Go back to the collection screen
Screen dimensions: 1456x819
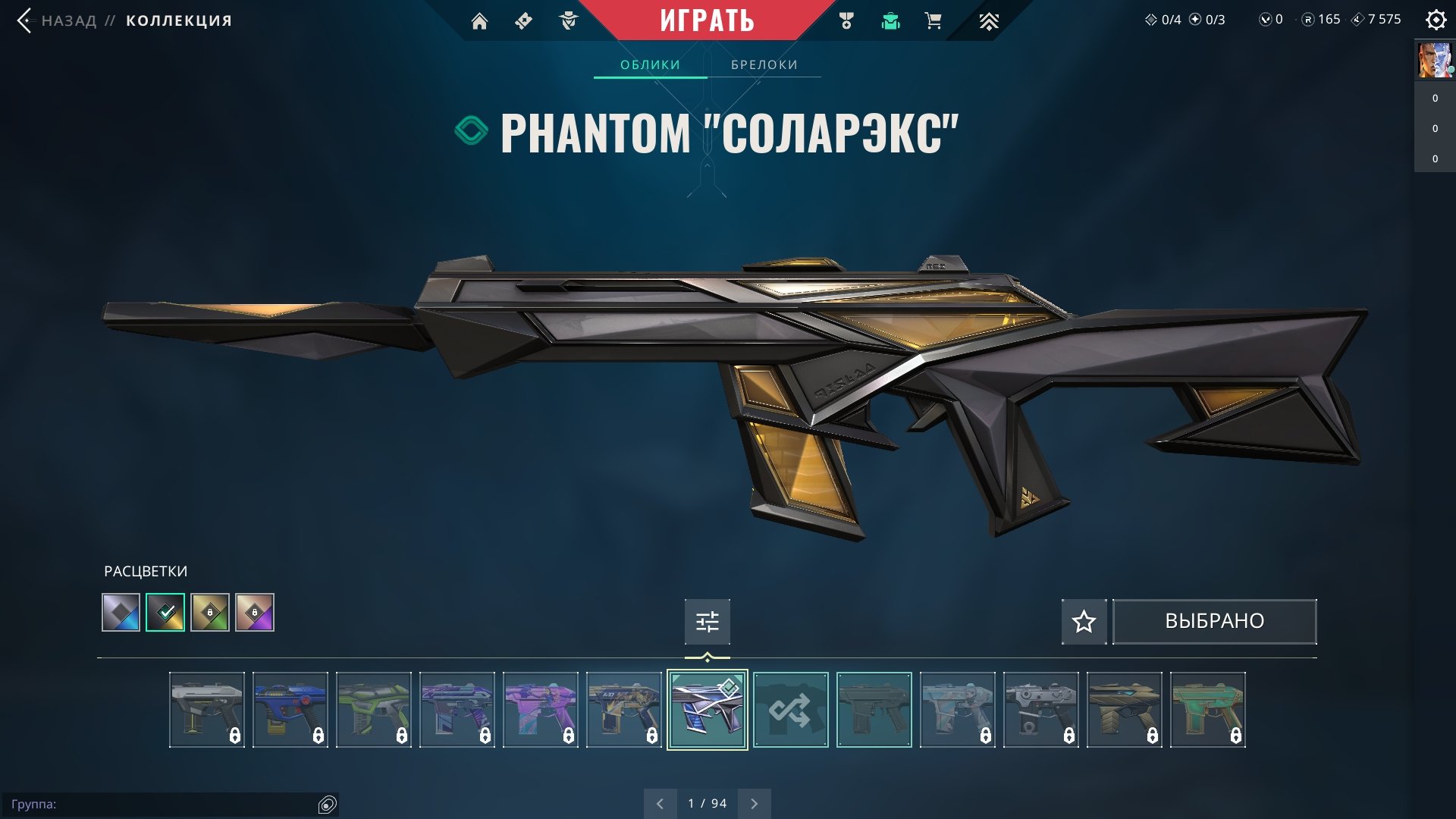[68, 20]
